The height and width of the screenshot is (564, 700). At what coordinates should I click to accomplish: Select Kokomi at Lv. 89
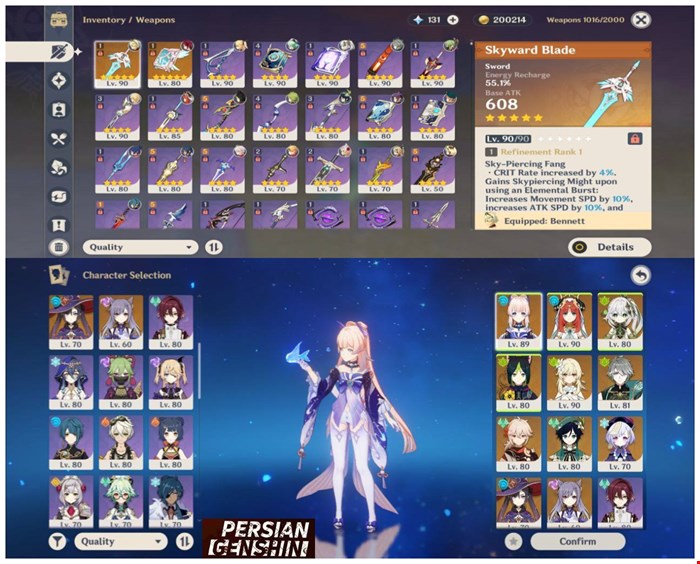518,320
